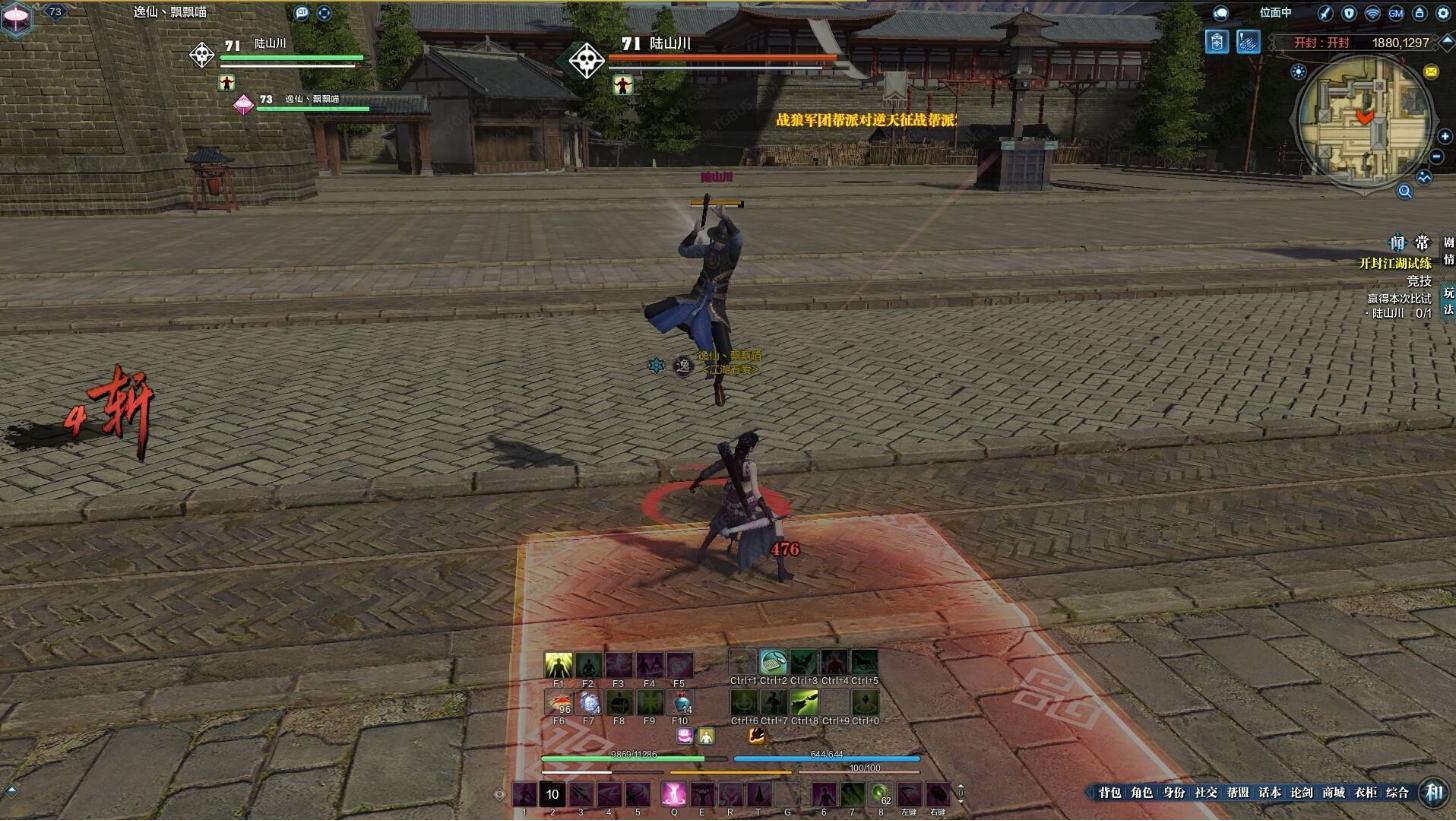Open the 论剑 (duel arena) menu
This screenshot has width=1456, height=821.
pyautogui.click(x=1301, y=793)
